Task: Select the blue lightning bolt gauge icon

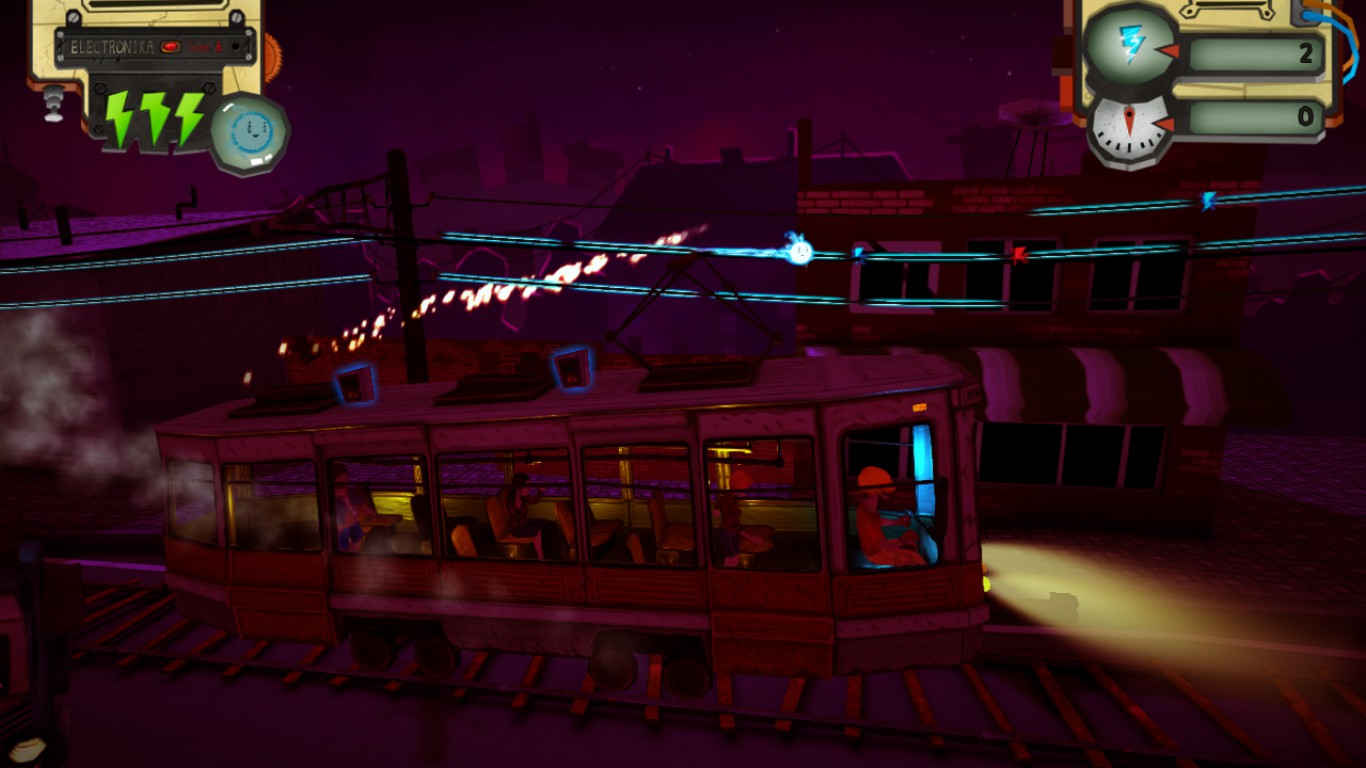Action: click(x=1129, y=44)
